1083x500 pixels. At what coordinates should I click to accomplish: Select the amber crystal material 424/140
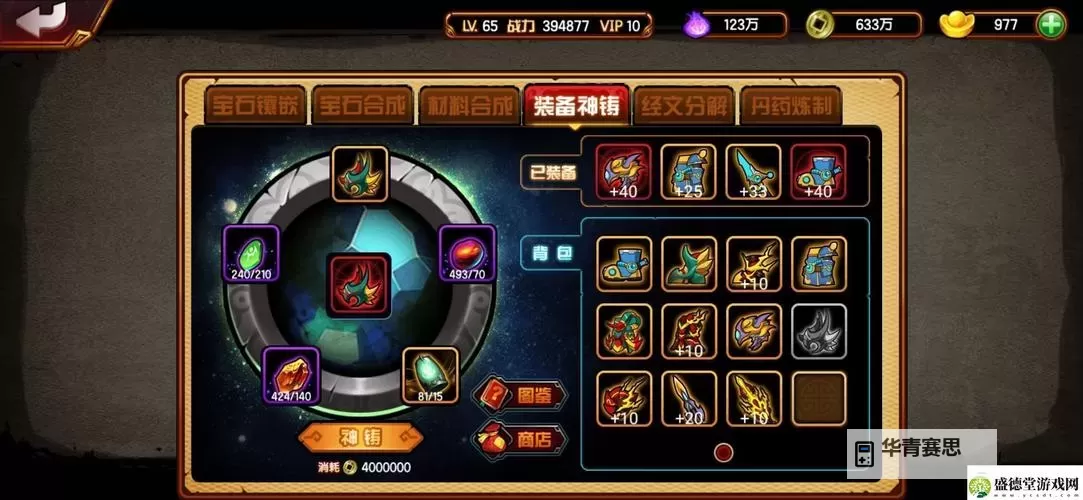291,375
